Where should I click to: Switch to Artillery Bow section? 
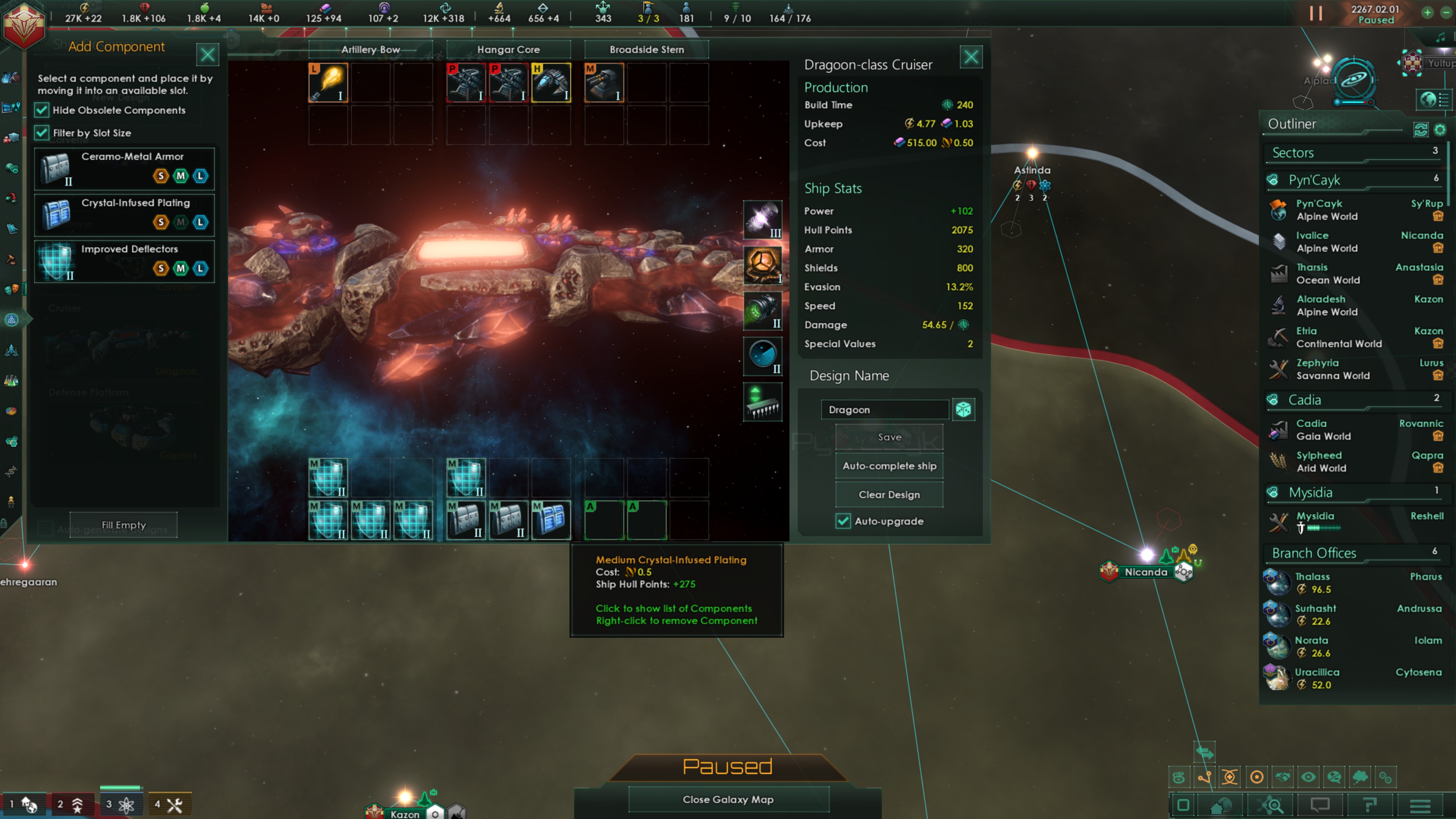click(371, 50)
